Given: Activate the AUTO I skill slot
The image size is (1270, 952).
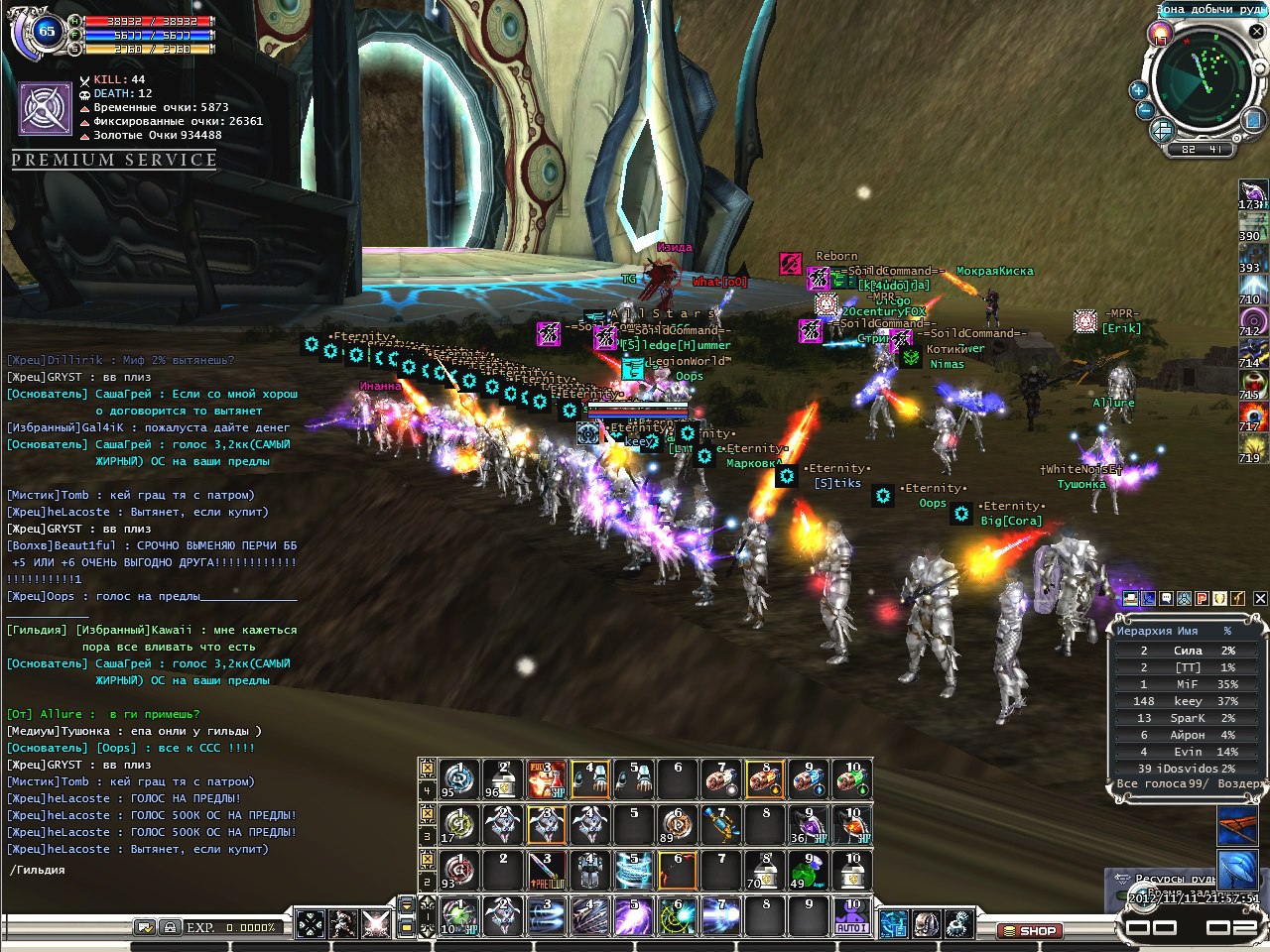Looking at the screenshot, I should (x=851, y=916).
